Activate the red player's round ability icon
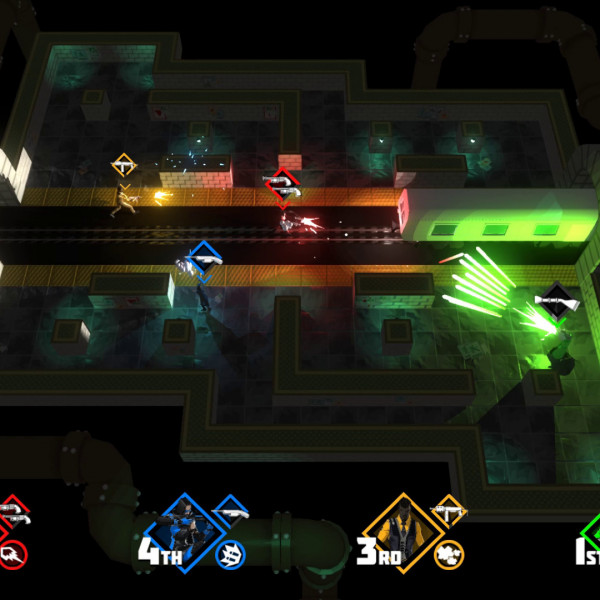 [12, 553]
